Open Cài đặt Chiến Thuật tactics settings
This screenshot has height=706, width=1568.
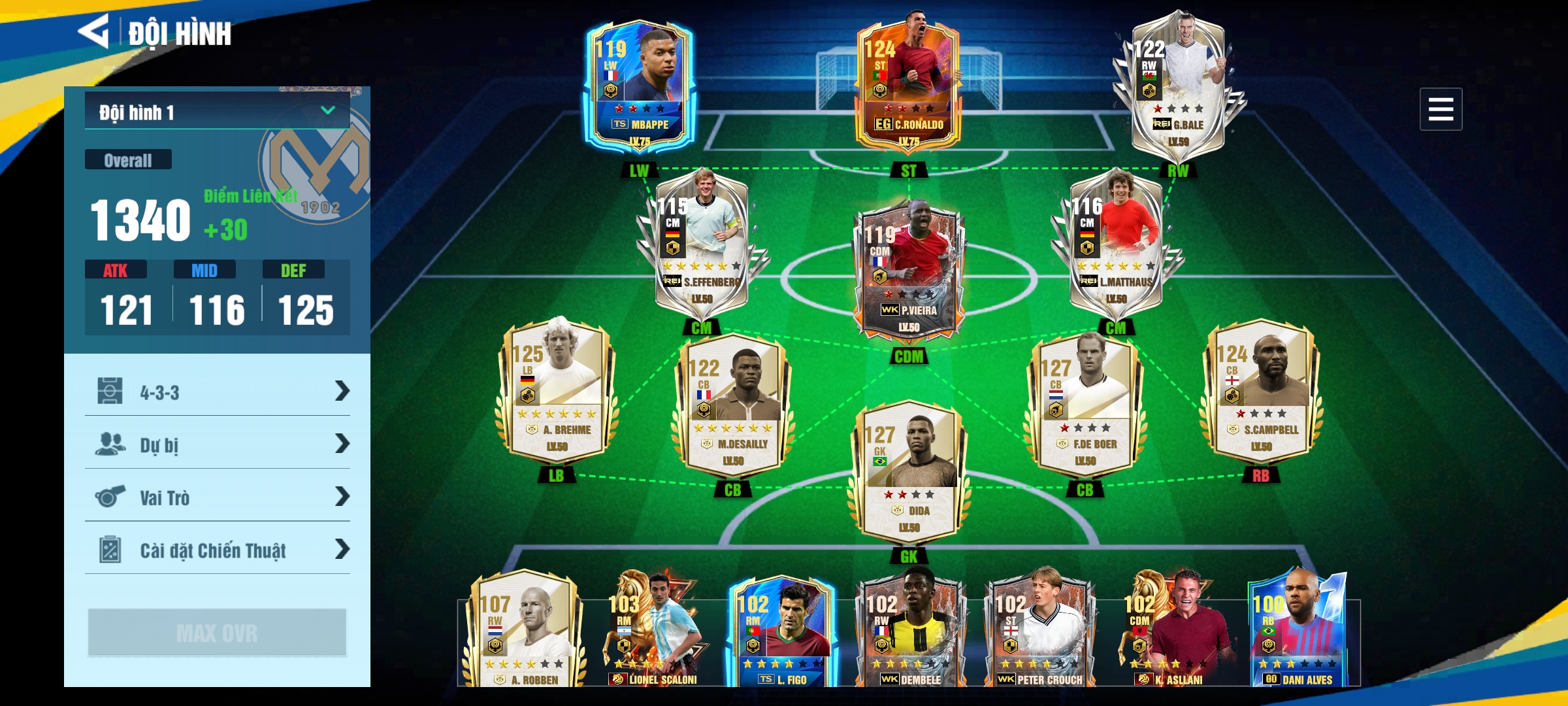(x=217, y=550)
